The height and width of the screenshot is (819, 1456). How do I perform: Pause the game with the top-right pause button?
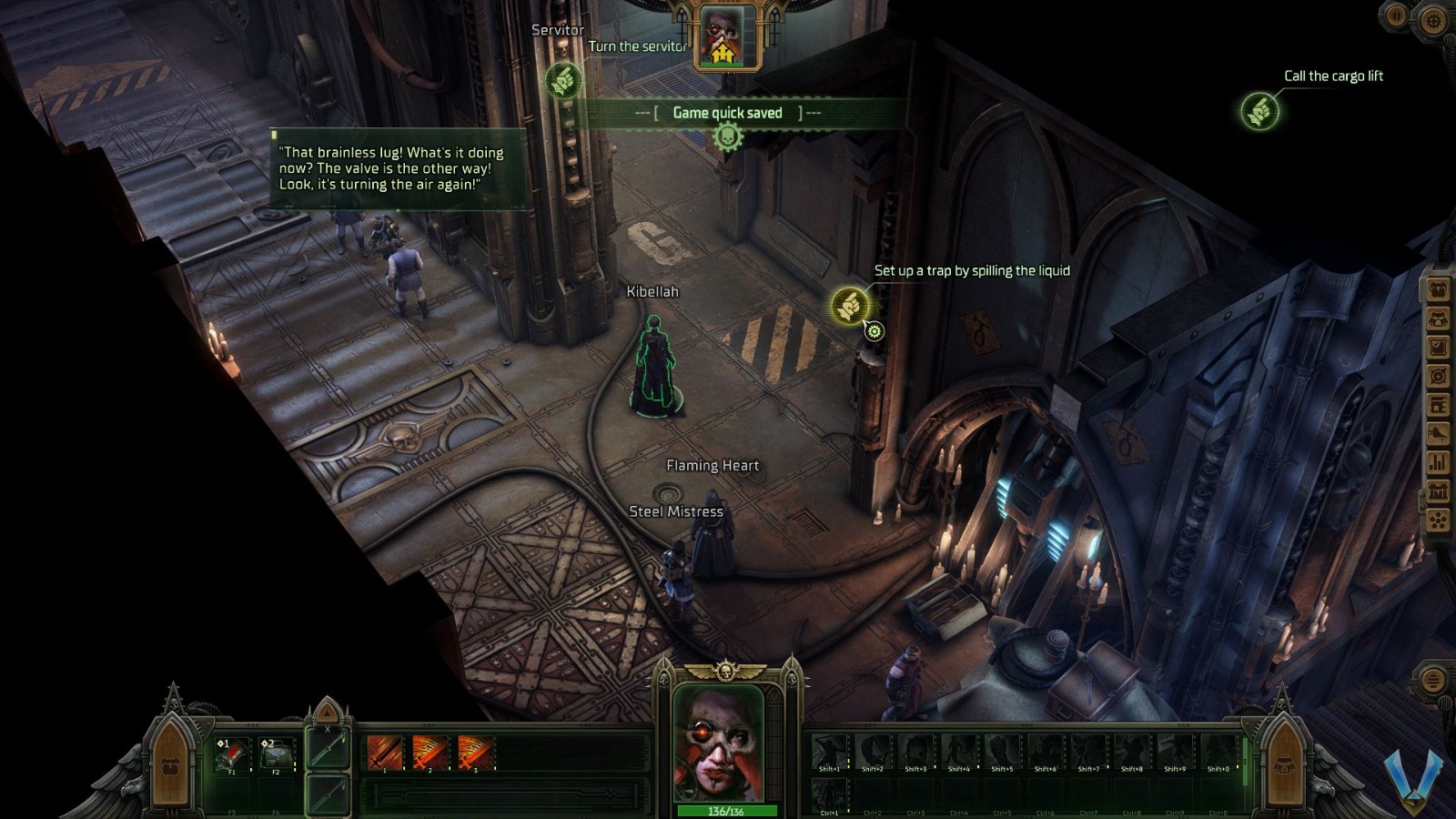[x=1395, y=15]
